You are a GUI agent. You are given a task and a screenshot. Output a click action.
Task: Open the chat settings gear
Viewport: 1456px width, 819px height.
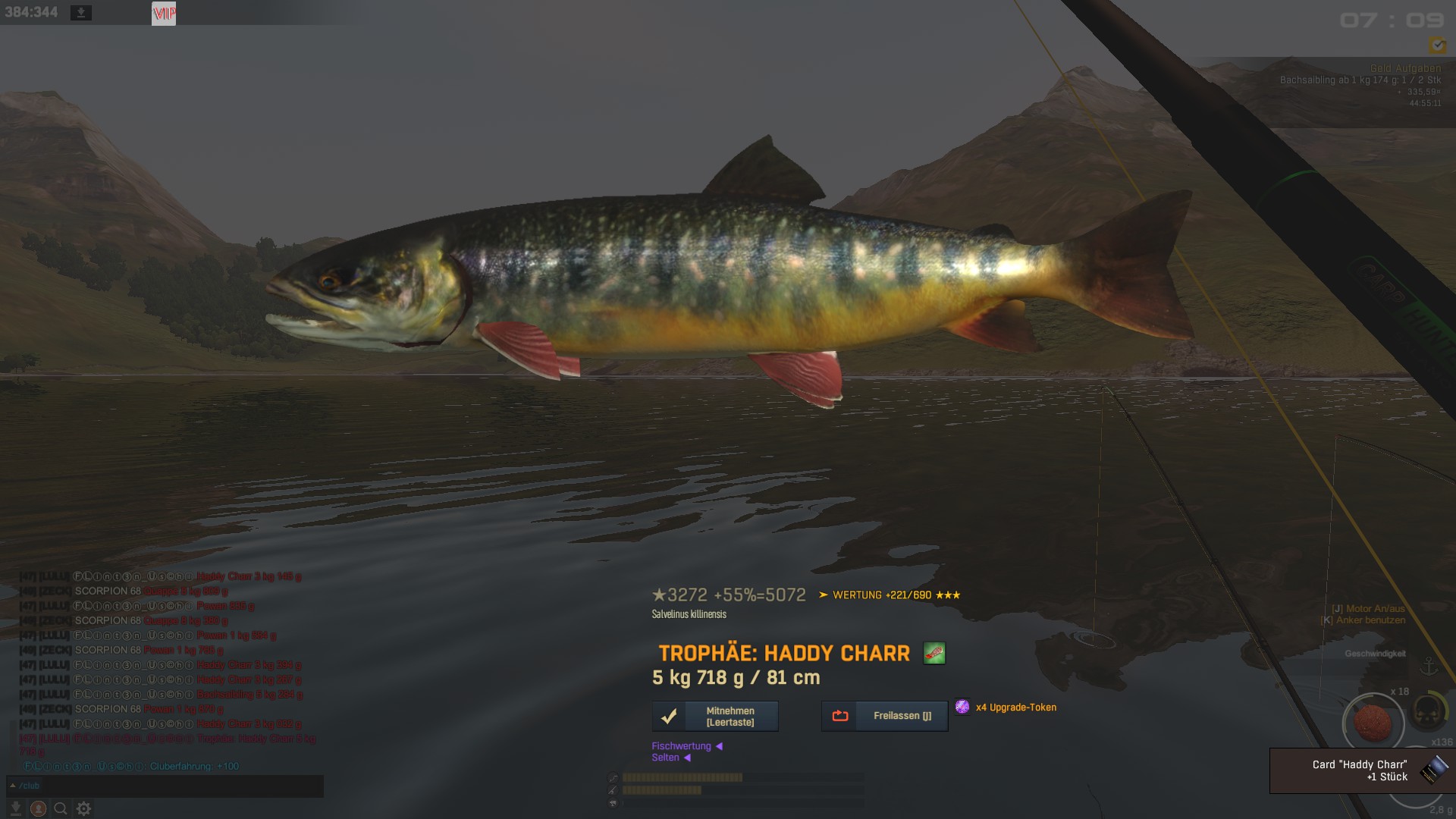coord(83,808)
